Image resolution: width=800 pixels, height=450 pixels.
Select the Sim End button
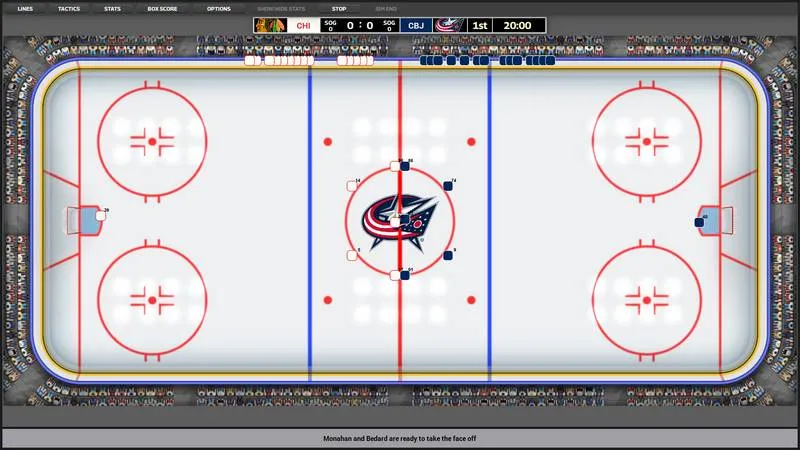pos(386,8)
